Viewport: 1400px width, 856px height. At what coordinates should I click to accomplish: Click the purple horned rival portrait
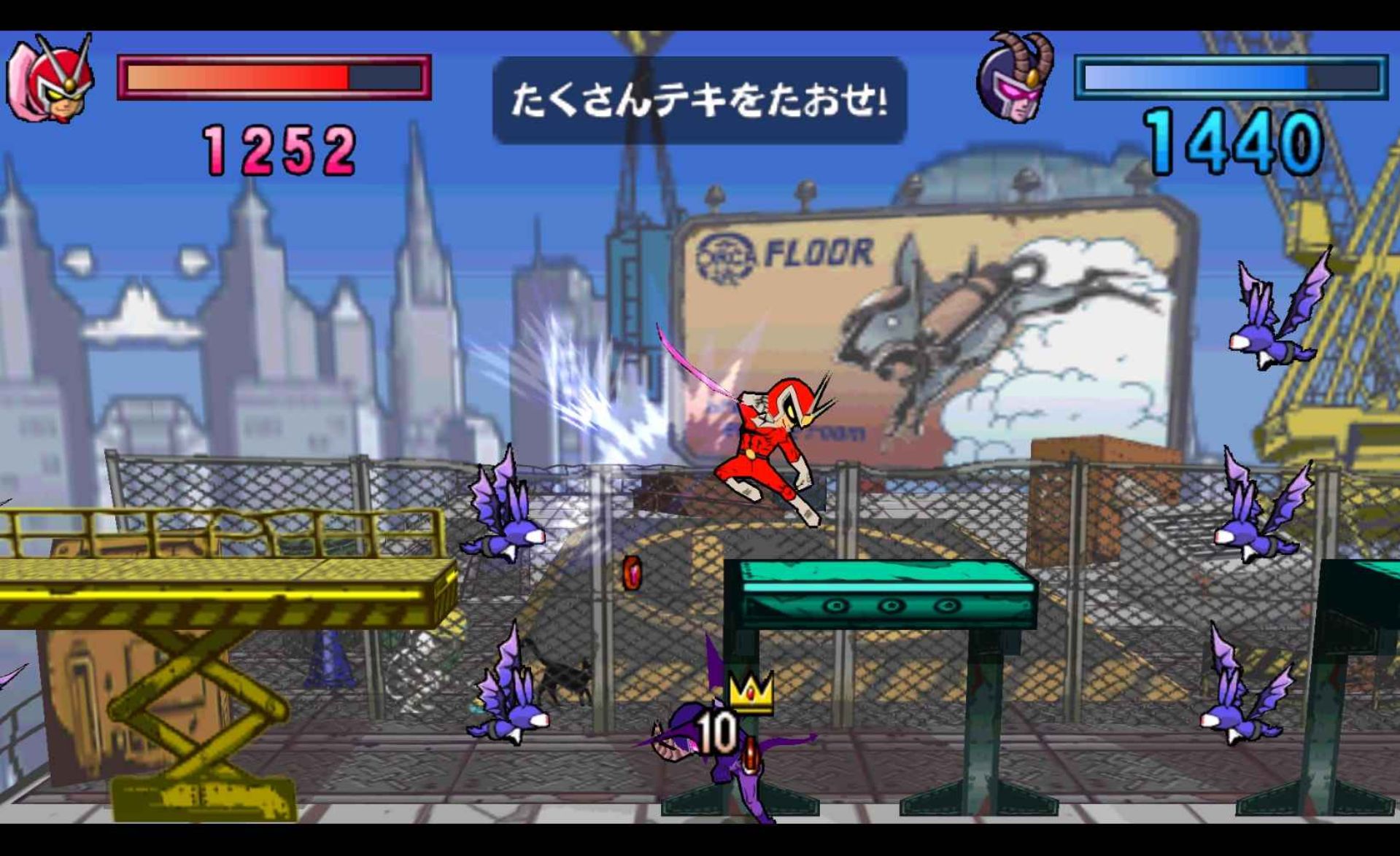1016,79
